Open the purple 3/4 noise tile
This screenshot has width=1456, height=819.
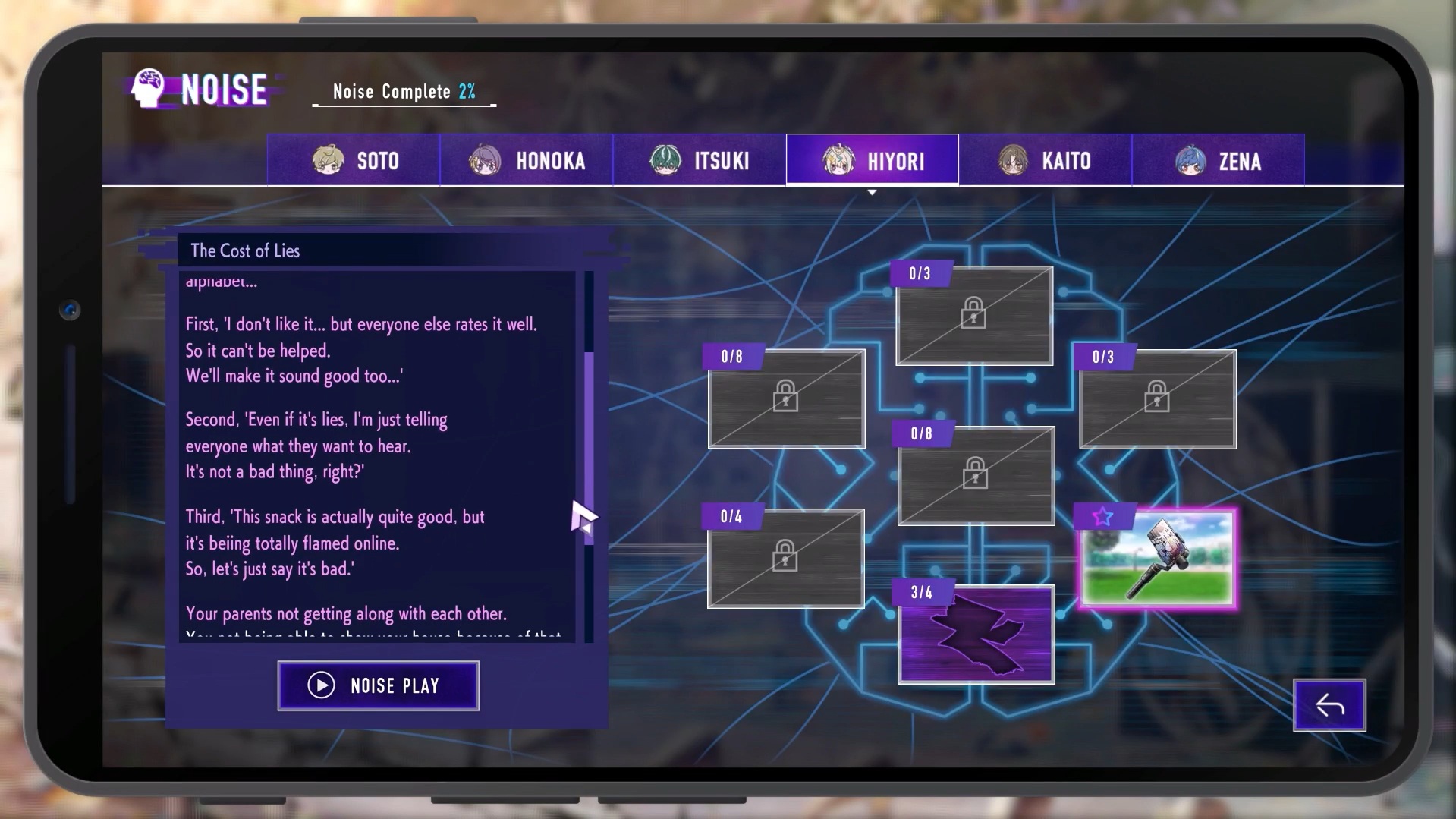976,635
